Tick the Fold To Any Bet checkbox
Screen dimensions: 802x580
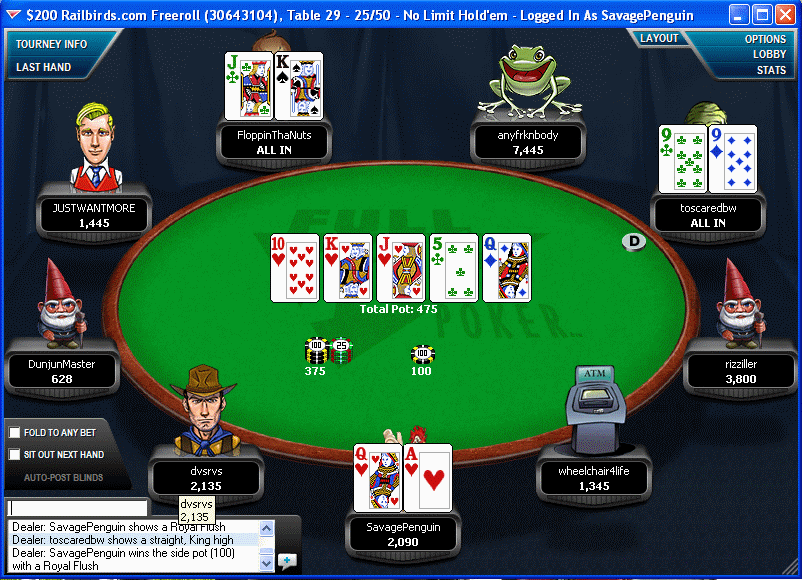(15, 433)
